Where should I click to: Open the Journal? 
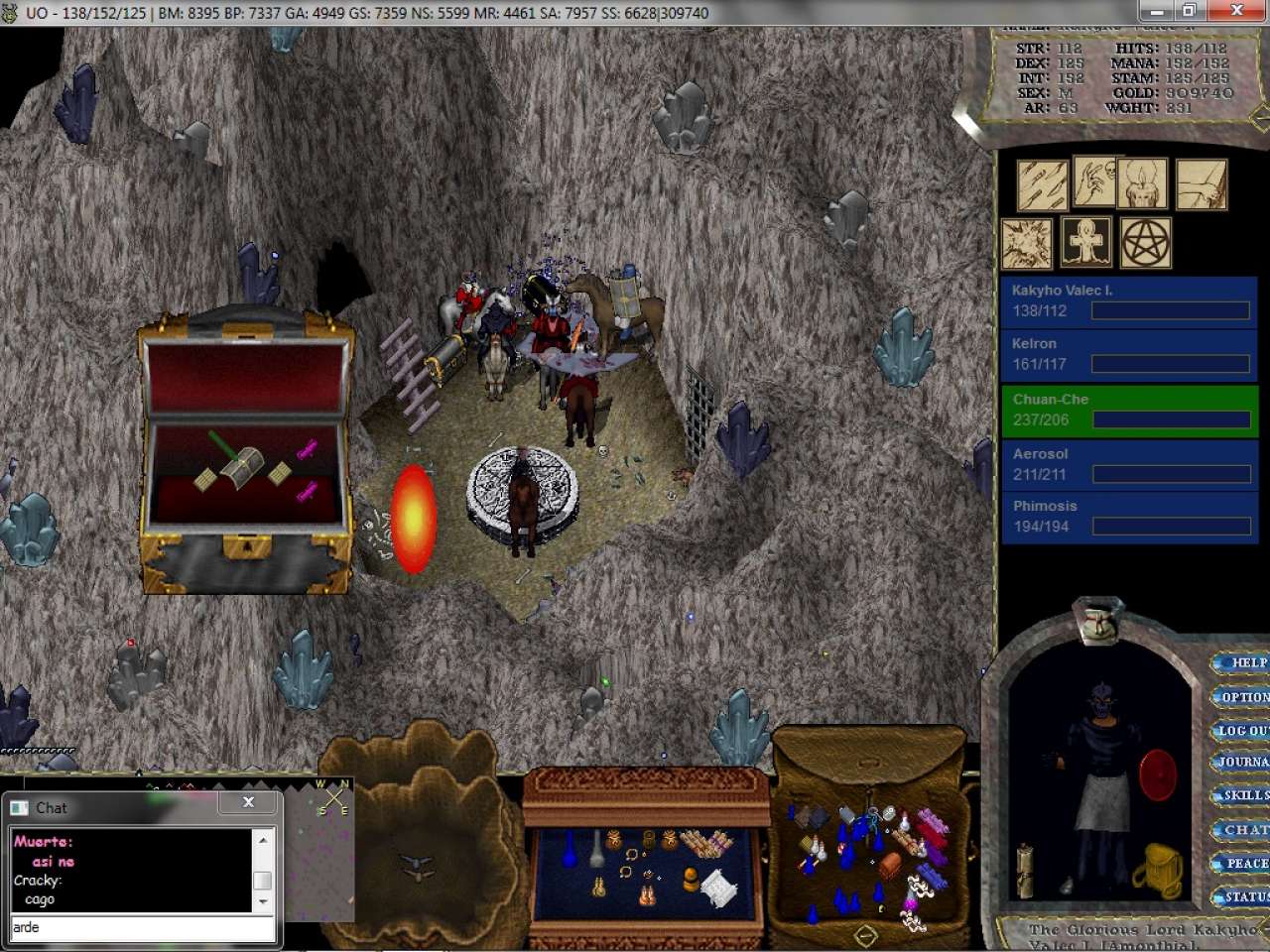click(x=1242, y=763)
